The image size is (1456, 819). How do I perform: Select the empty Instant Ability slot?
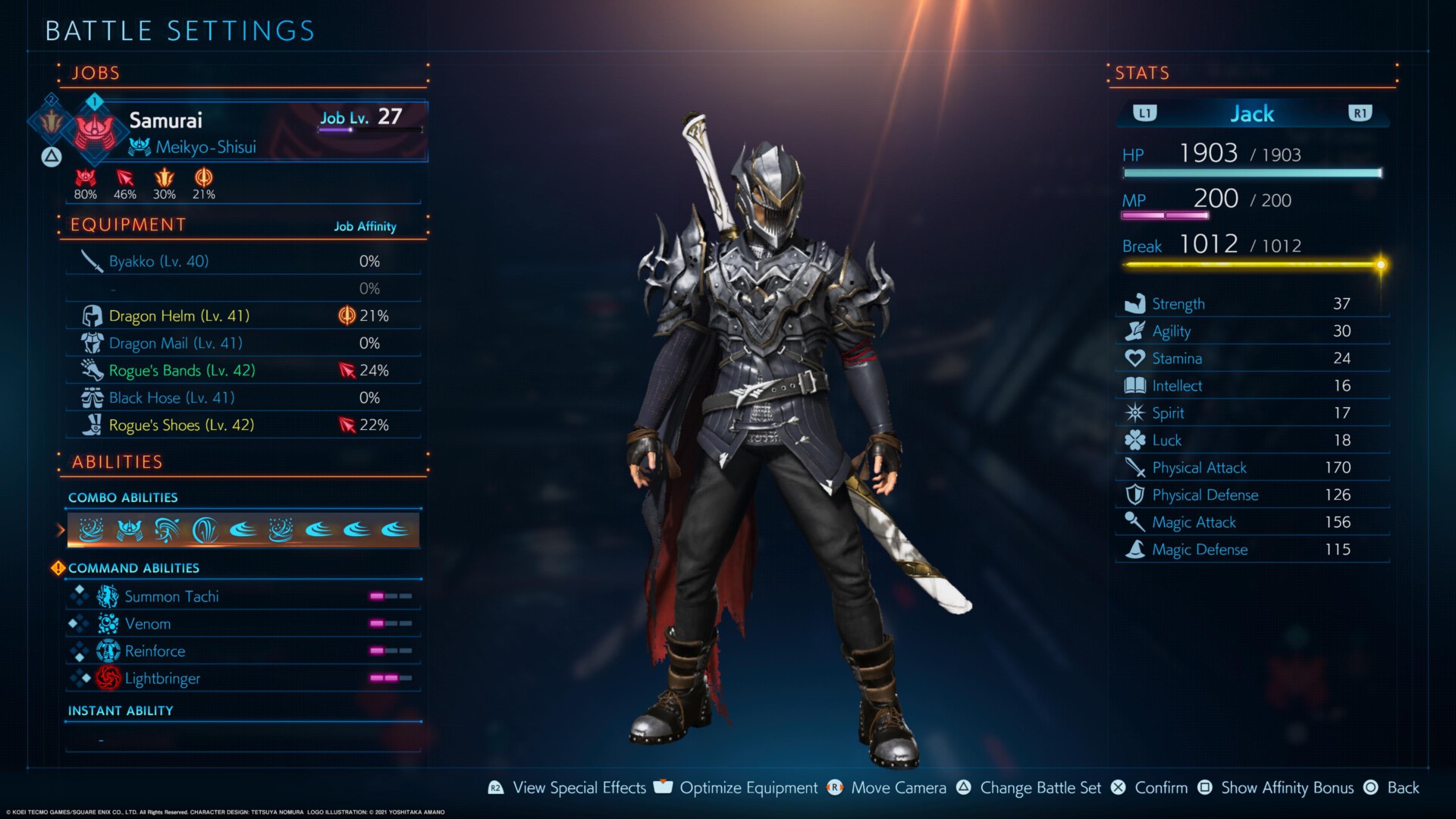[x=243, y=739]
